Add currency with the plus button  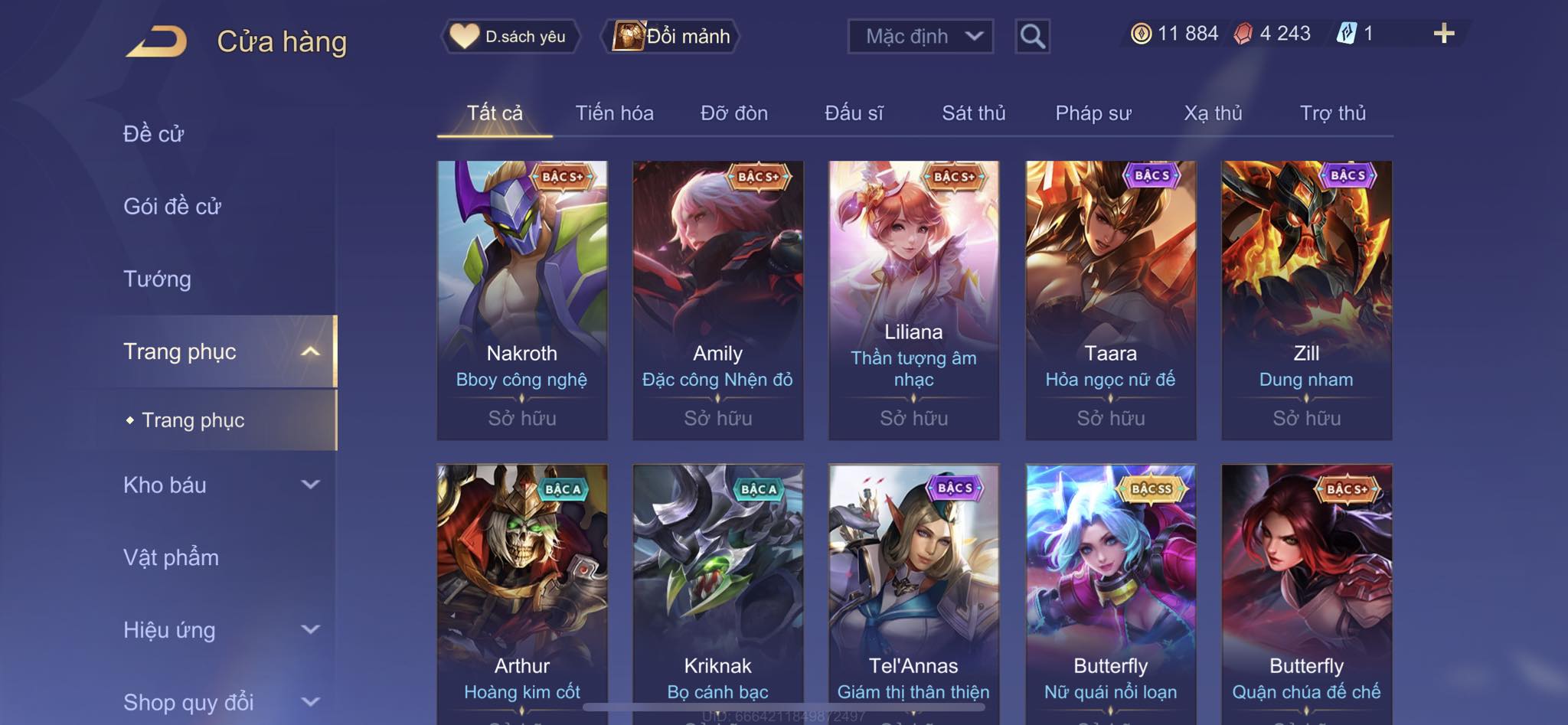tap(1443, 34)
